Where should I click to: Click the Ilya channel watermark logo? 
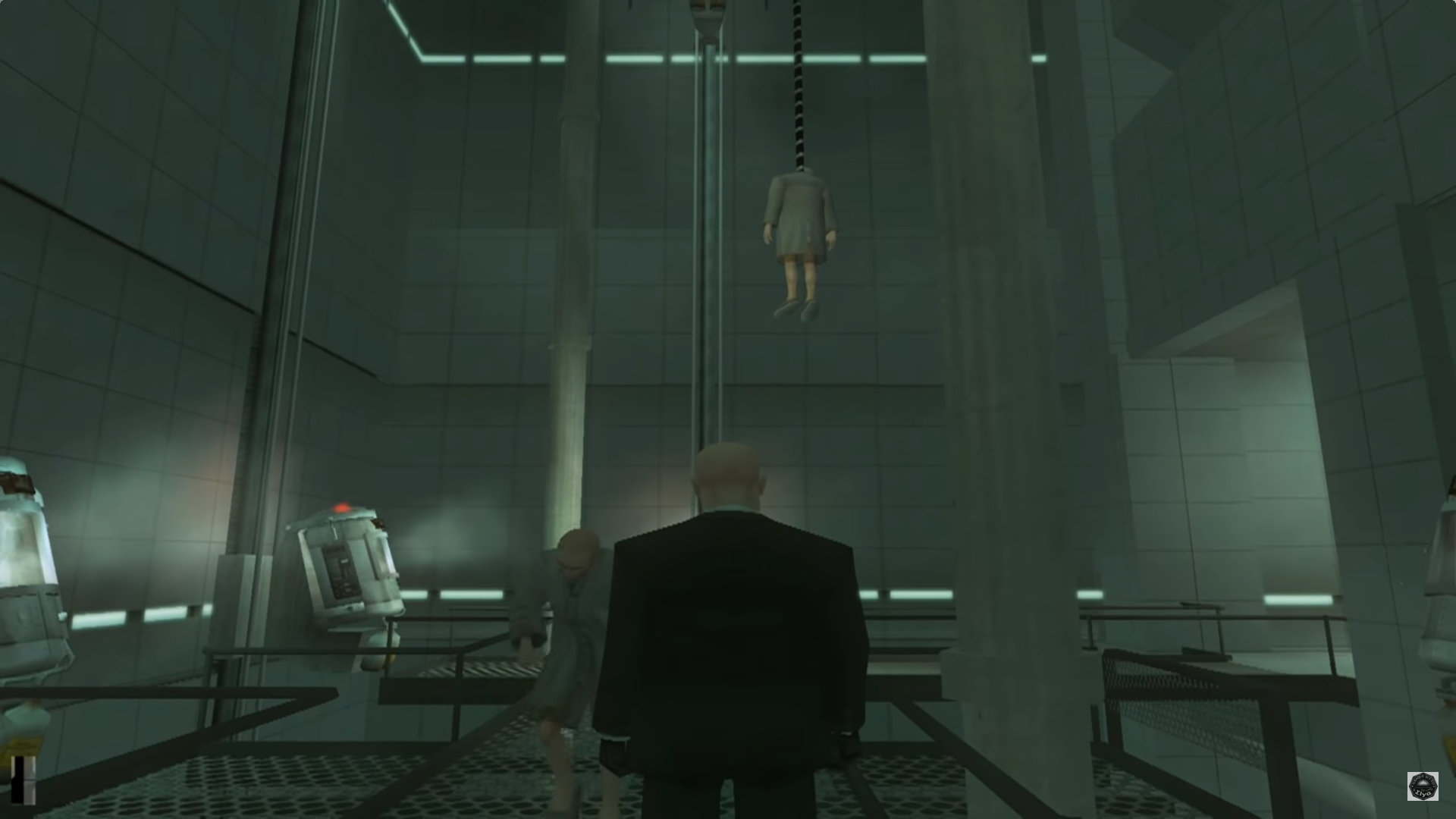pyautogui.click(x=1423, y=786)
